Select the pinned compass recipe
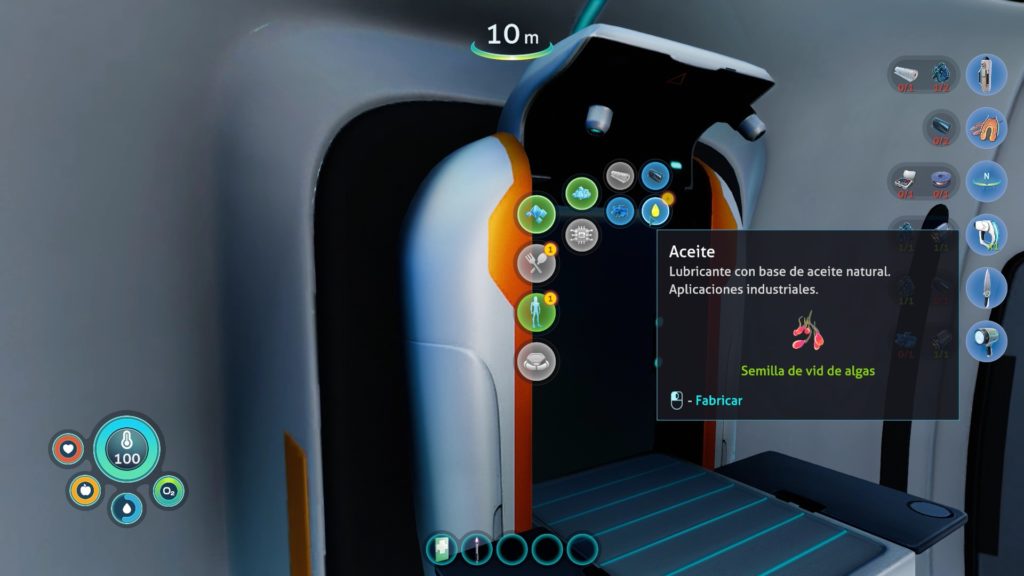Screen dimensions: 1024x576 coord(986,182)
